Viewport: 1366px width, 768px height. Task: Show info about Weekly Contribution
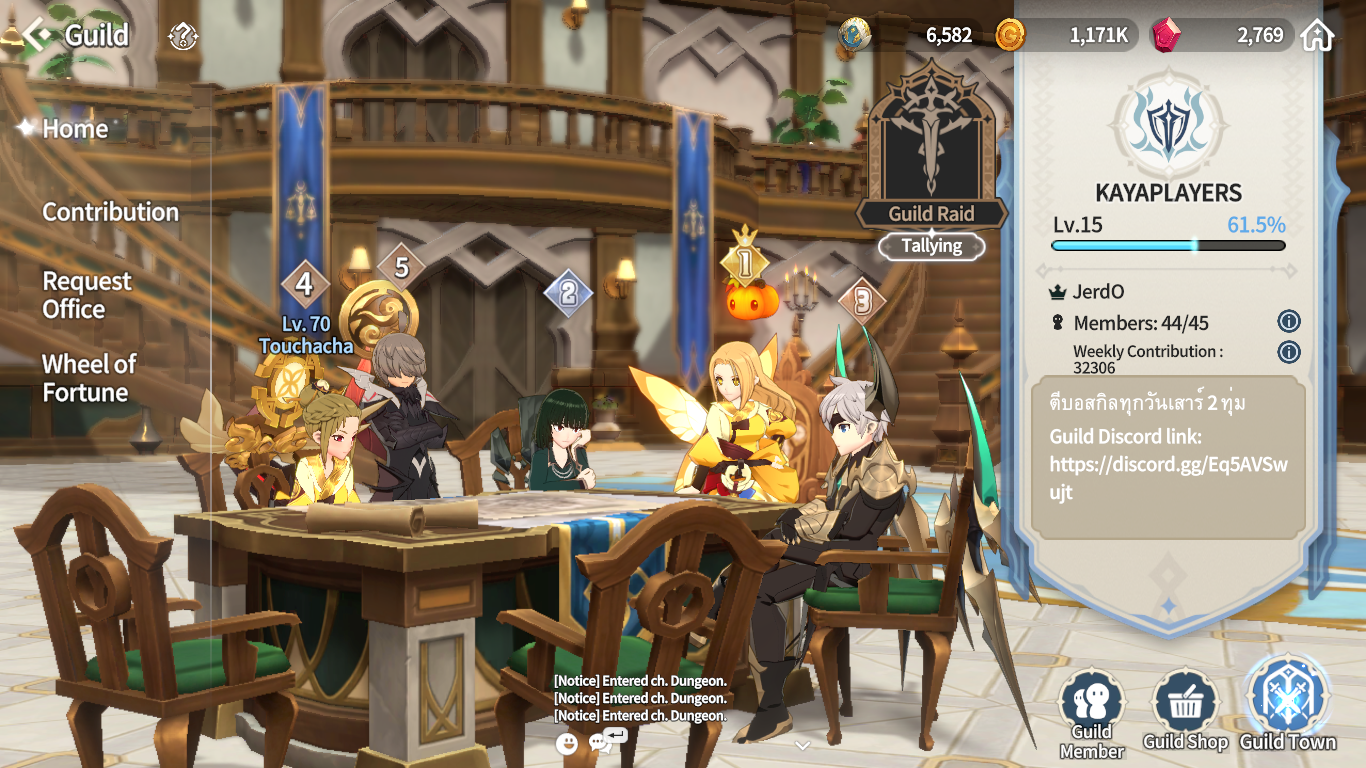[1289, 352]
